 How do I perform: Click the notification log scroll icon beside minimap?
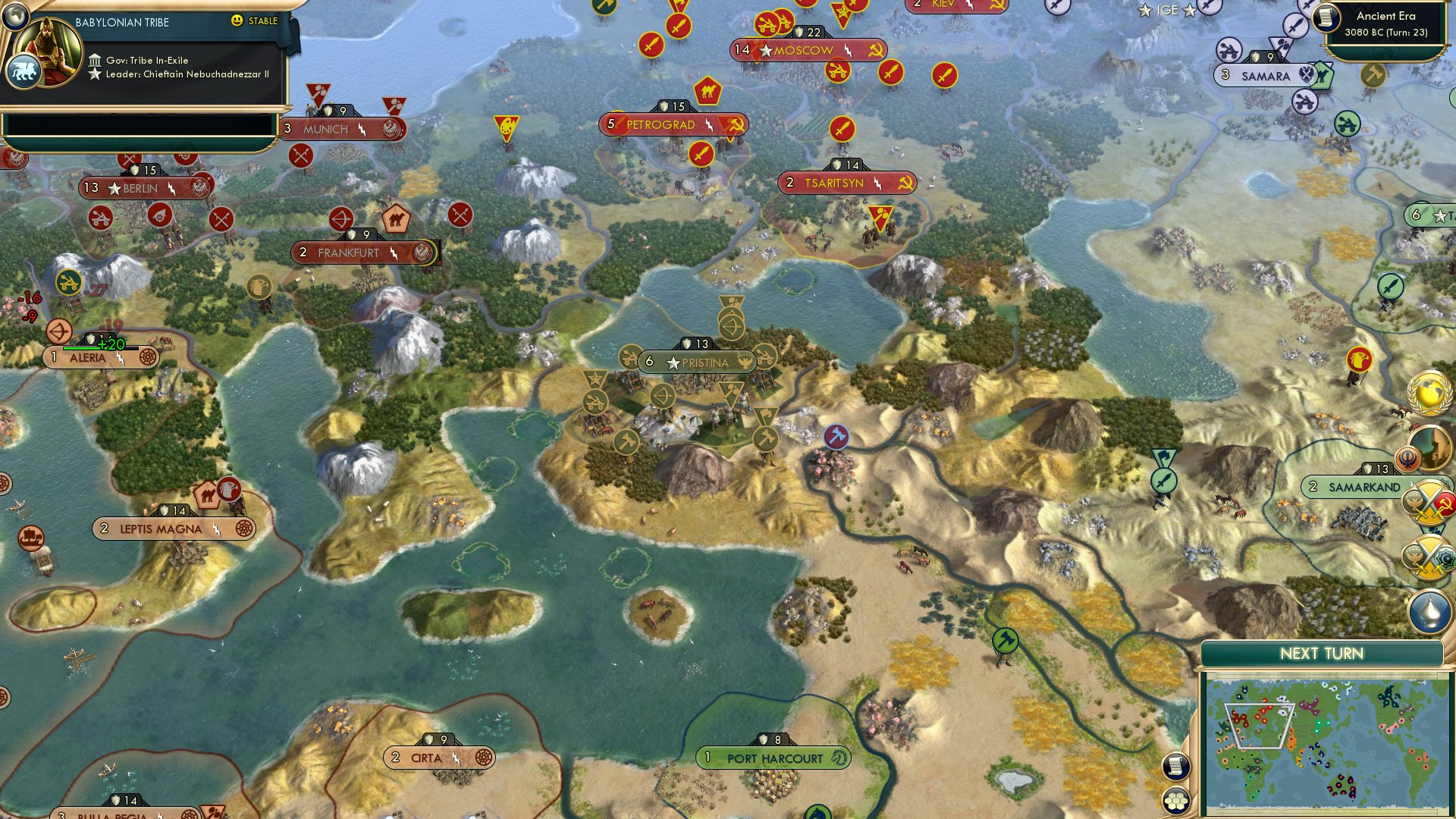pyautogui.click(x=1177, y=768)
